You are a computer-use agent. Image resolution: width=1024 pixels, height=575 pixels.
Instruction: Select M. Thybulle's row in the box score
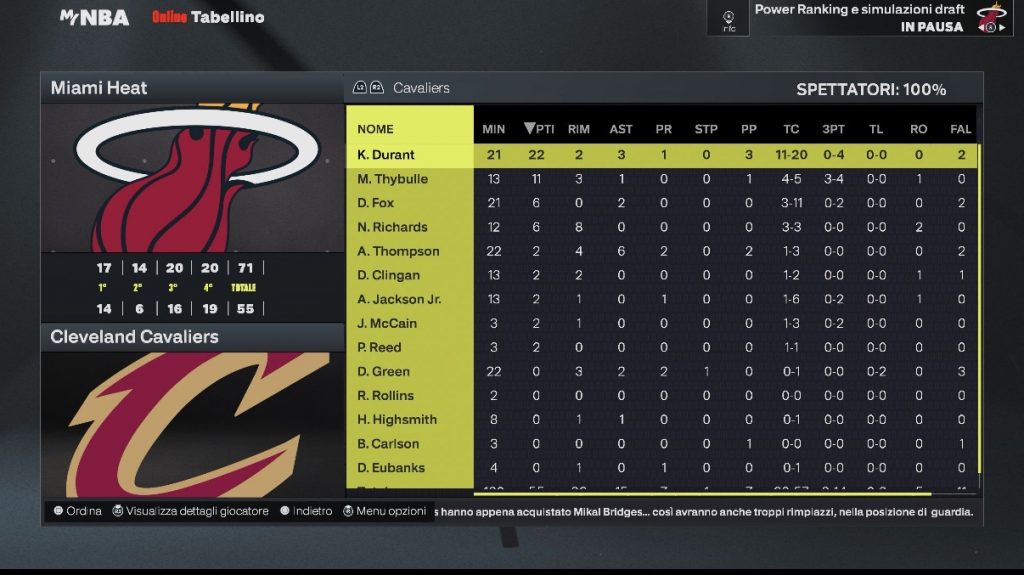point(392,179)
